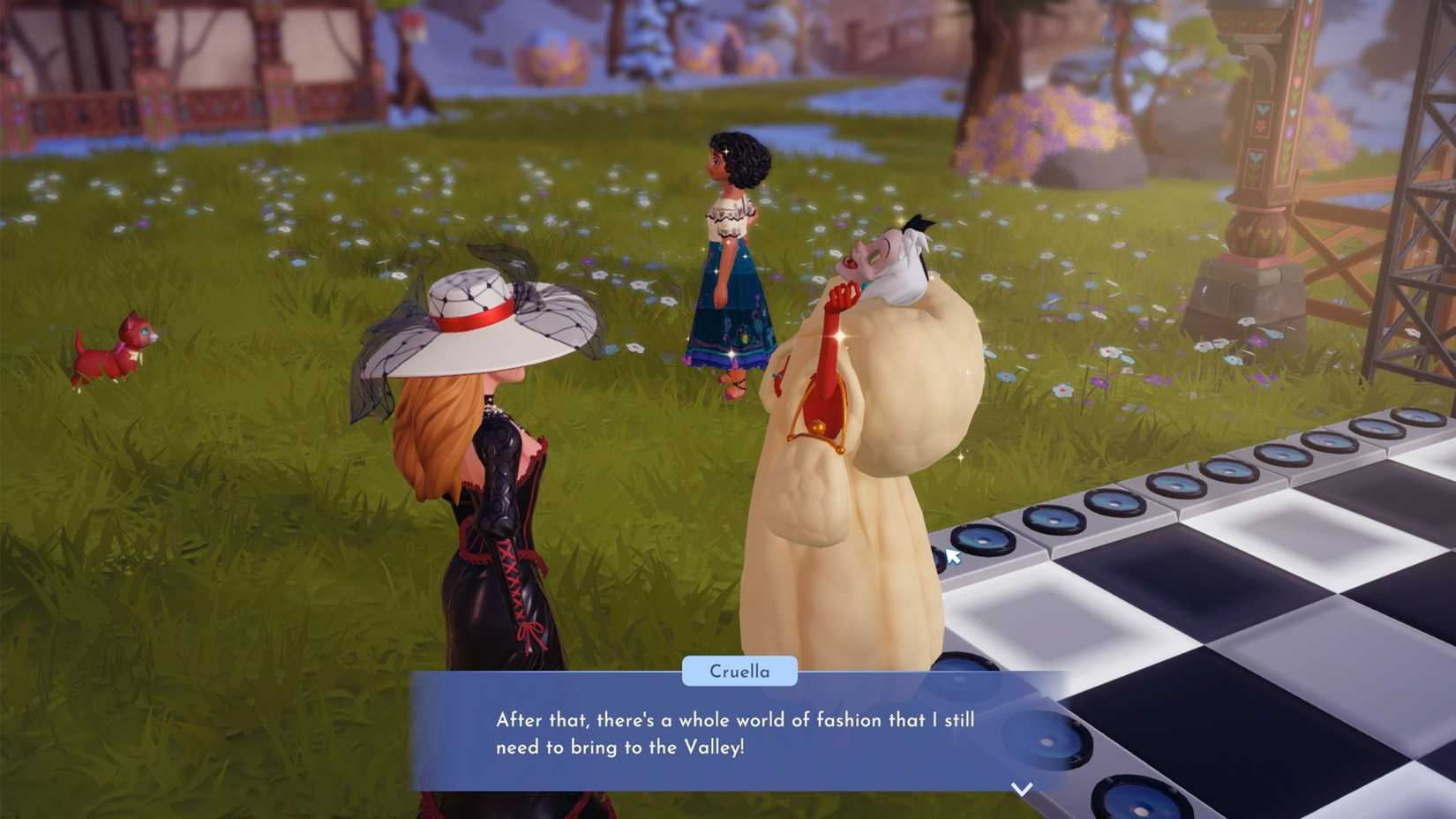Screen dimensions: 1456x819
Task: Click the chevron below the dialogue text
Action: coord(1021,788)
